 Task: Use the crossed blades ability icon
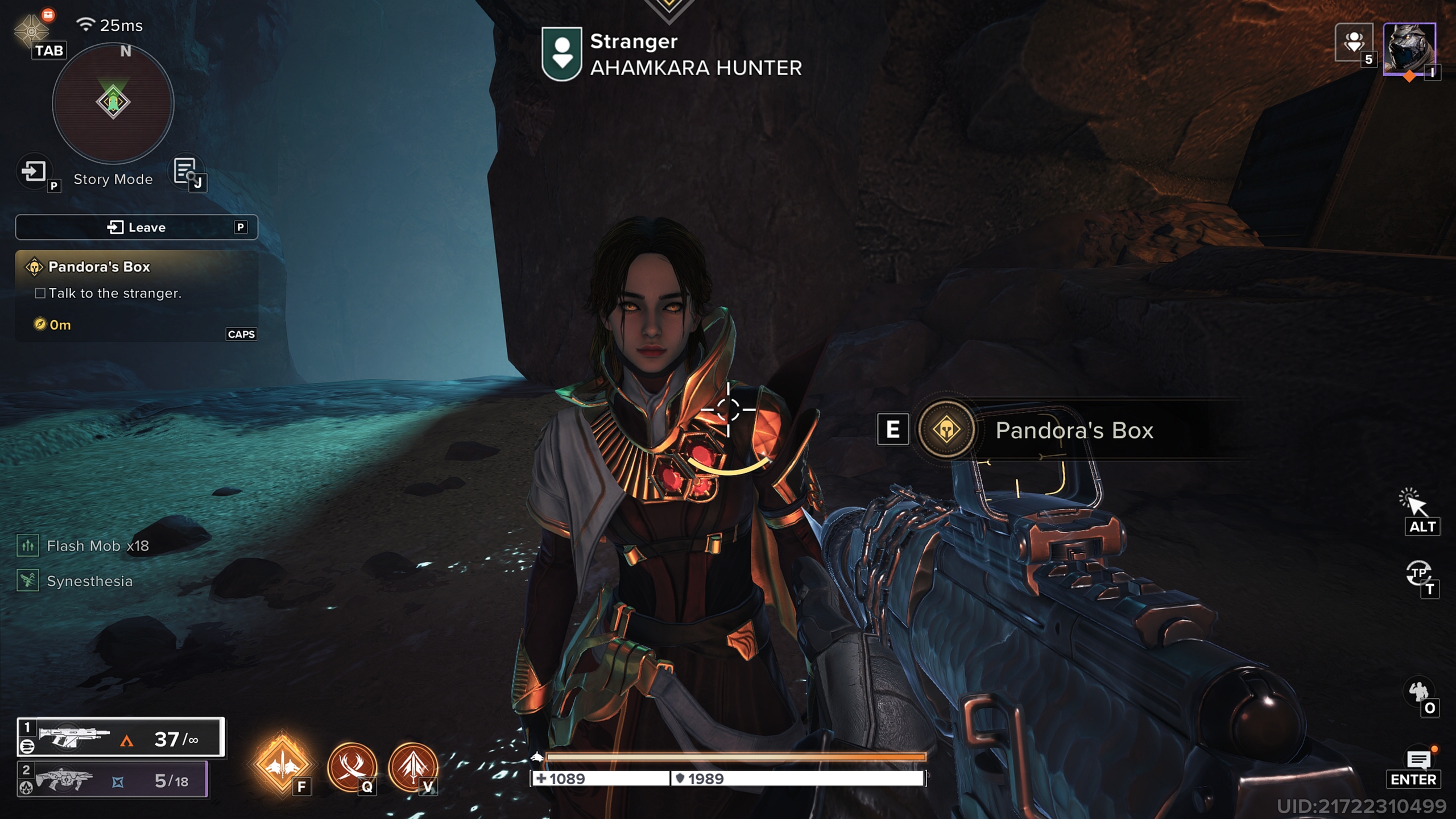tap(352, 766)
